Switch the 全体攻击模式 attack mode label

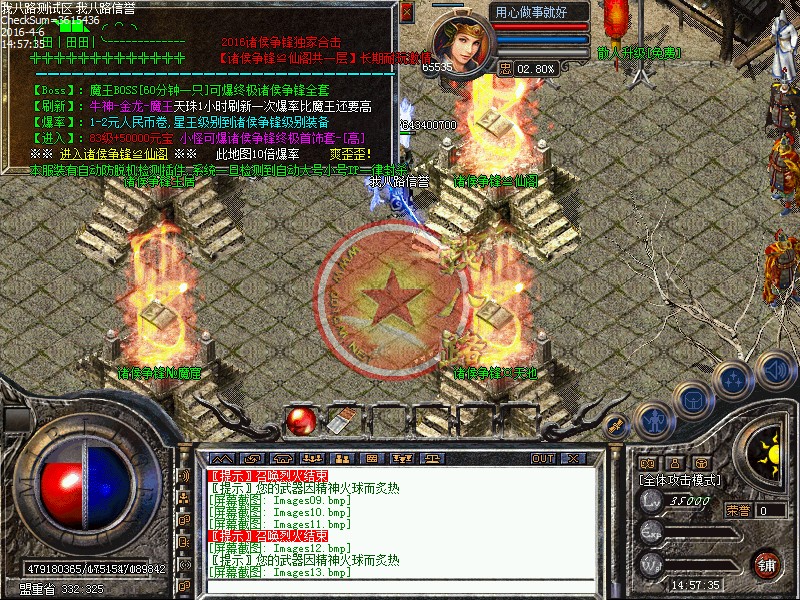coord(680,480)
